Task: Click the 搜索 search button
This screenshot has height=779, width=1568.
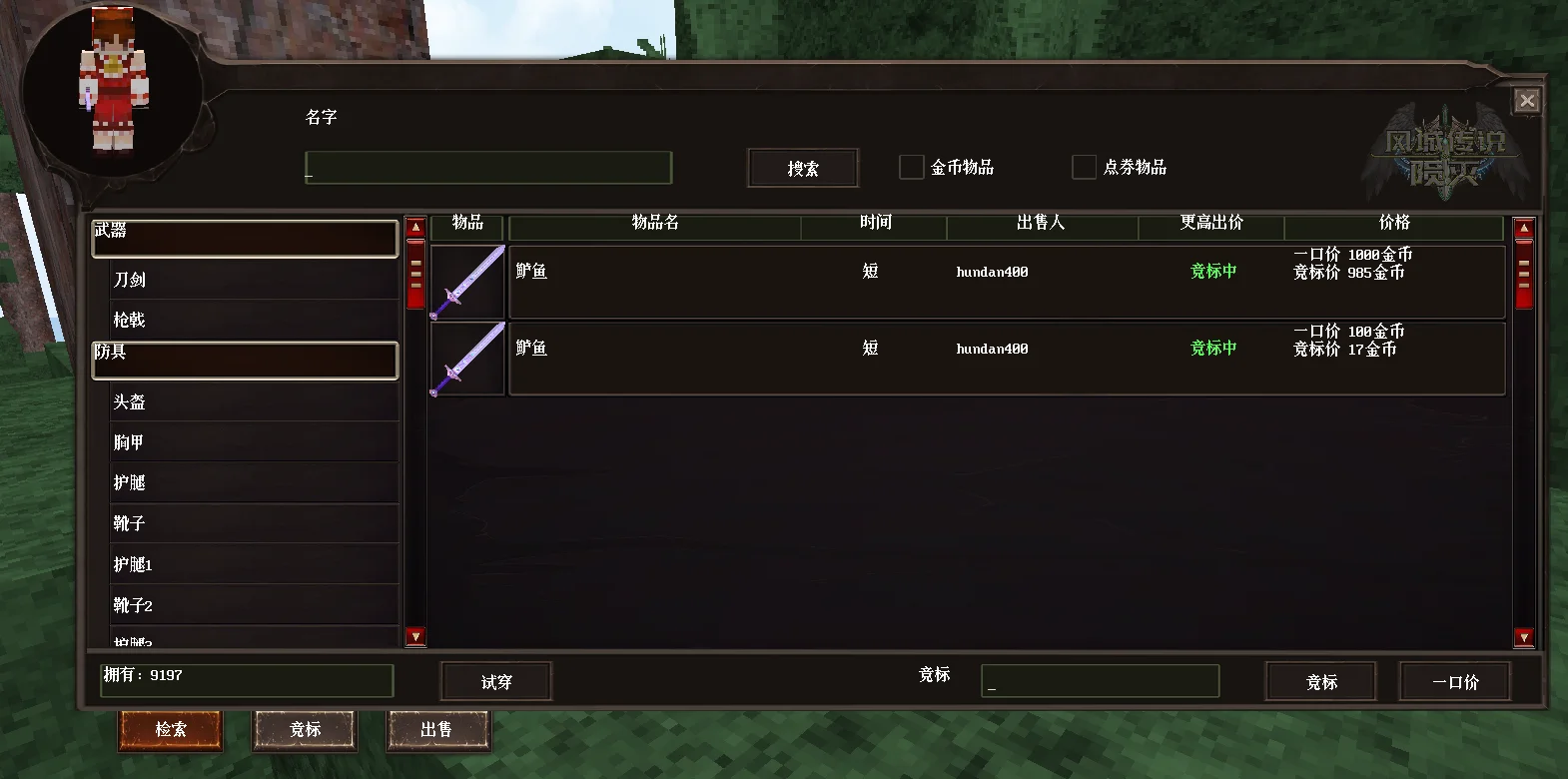Action: click(x=802, y=167)
